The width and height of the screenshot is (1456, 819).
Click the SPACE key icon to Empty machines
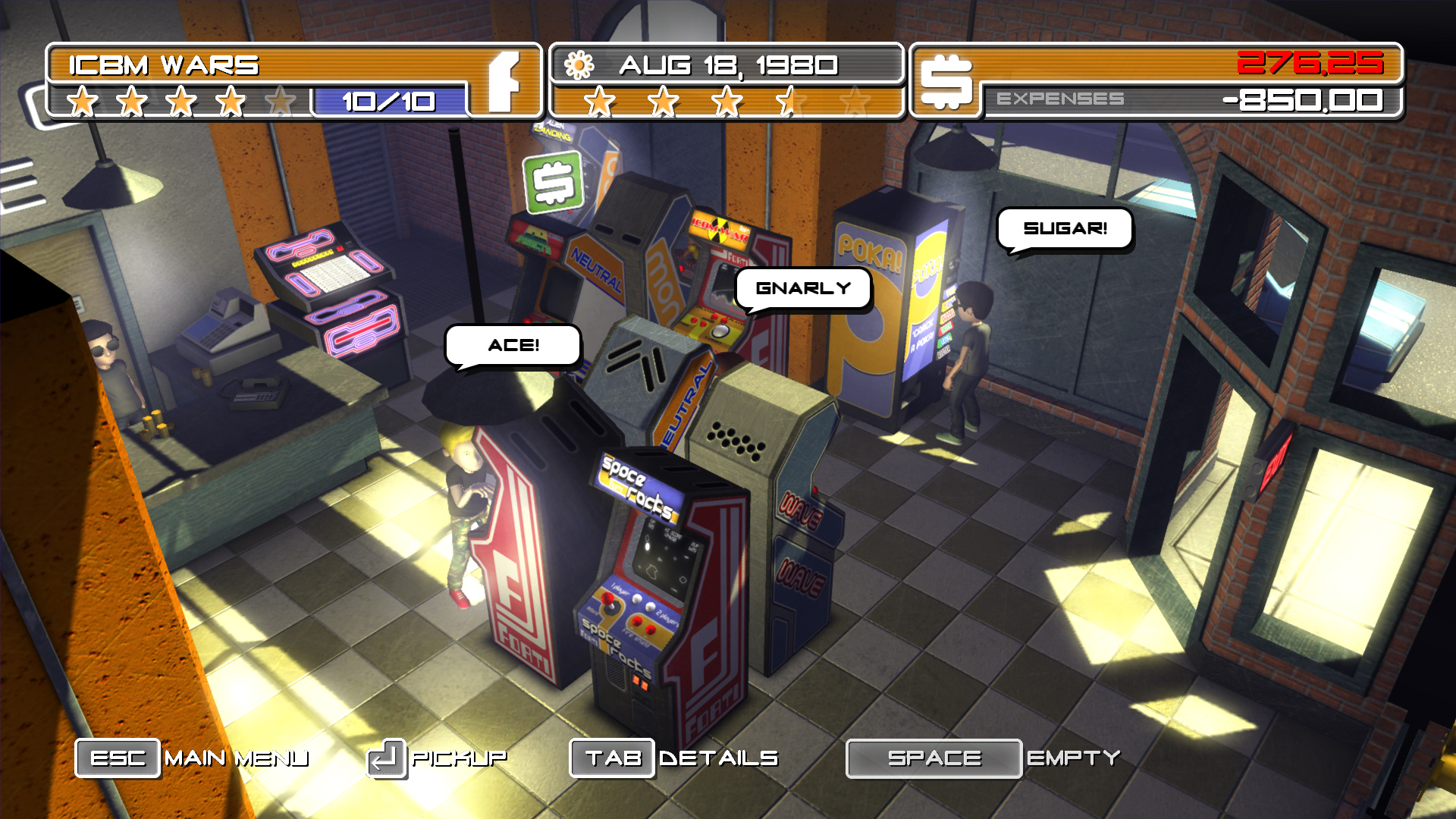click(x=934, y=756)
